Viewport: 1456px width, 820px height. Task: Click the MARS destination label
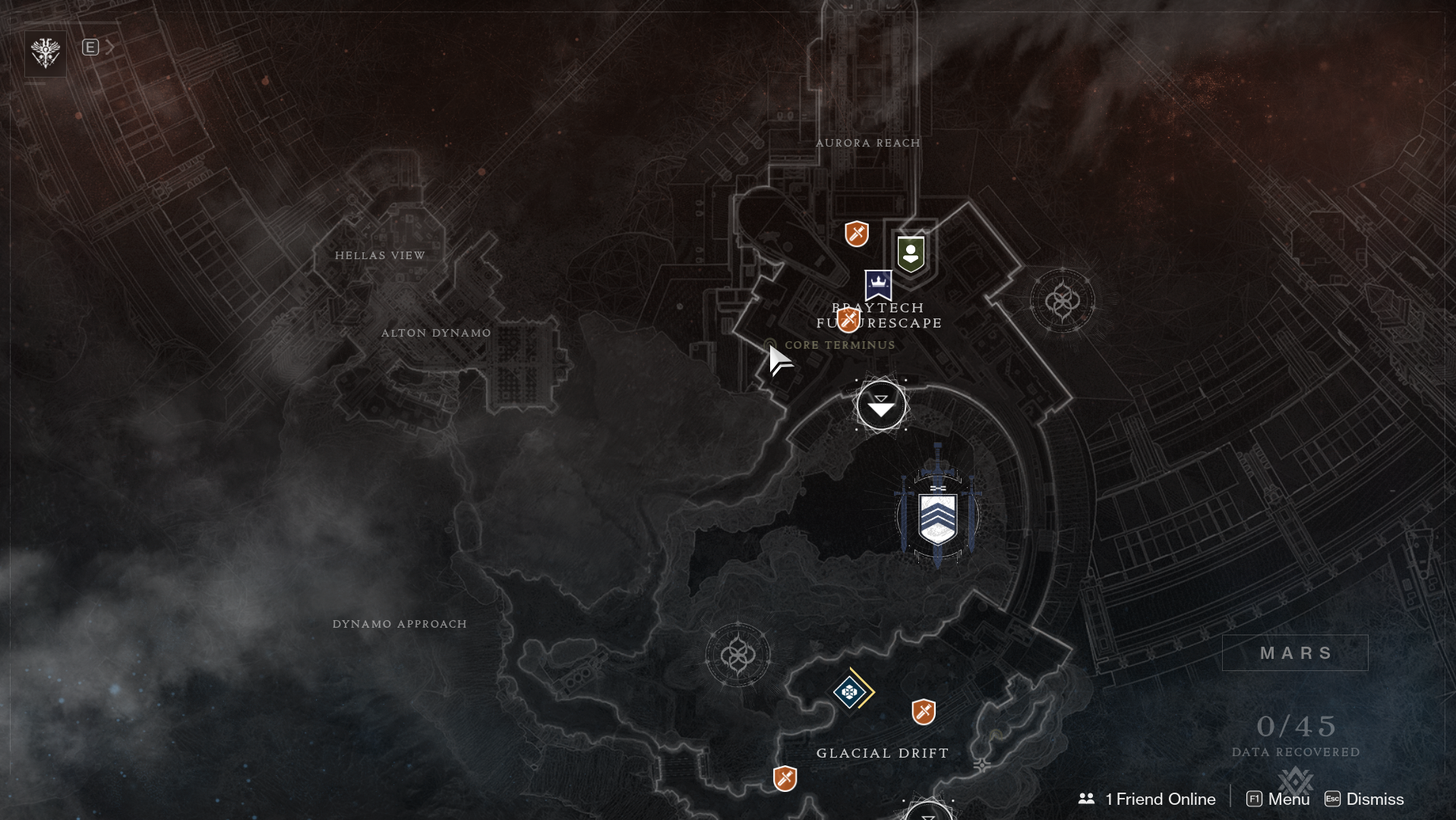pyautogui.click(x=1295, y=653)
